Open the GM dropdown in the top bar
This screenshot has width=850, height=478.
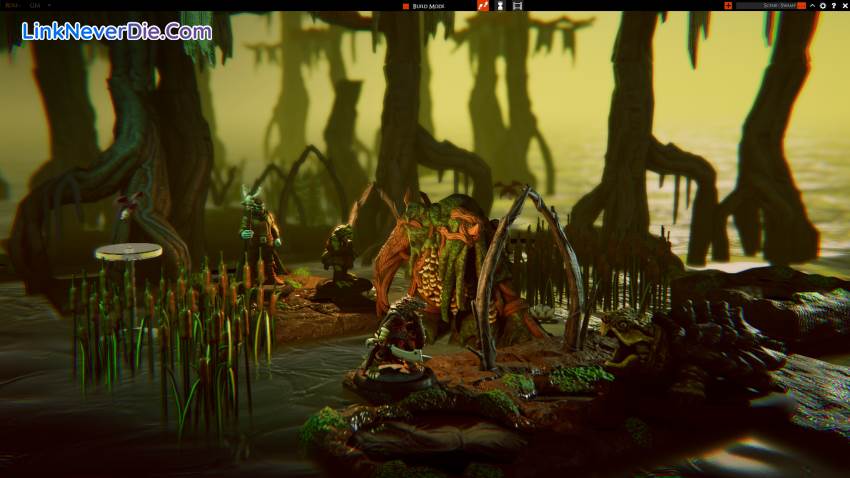pyautogui.click(x=42, y=6)
